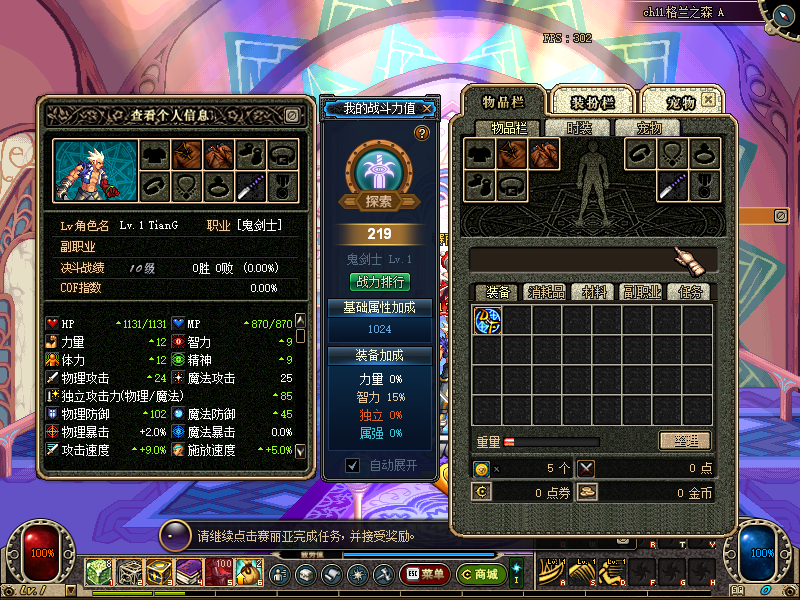This screenshot has width=800, height=600.
Task: Toggle the 自动展开 checkbox
Action: click(x=352, y=465)
